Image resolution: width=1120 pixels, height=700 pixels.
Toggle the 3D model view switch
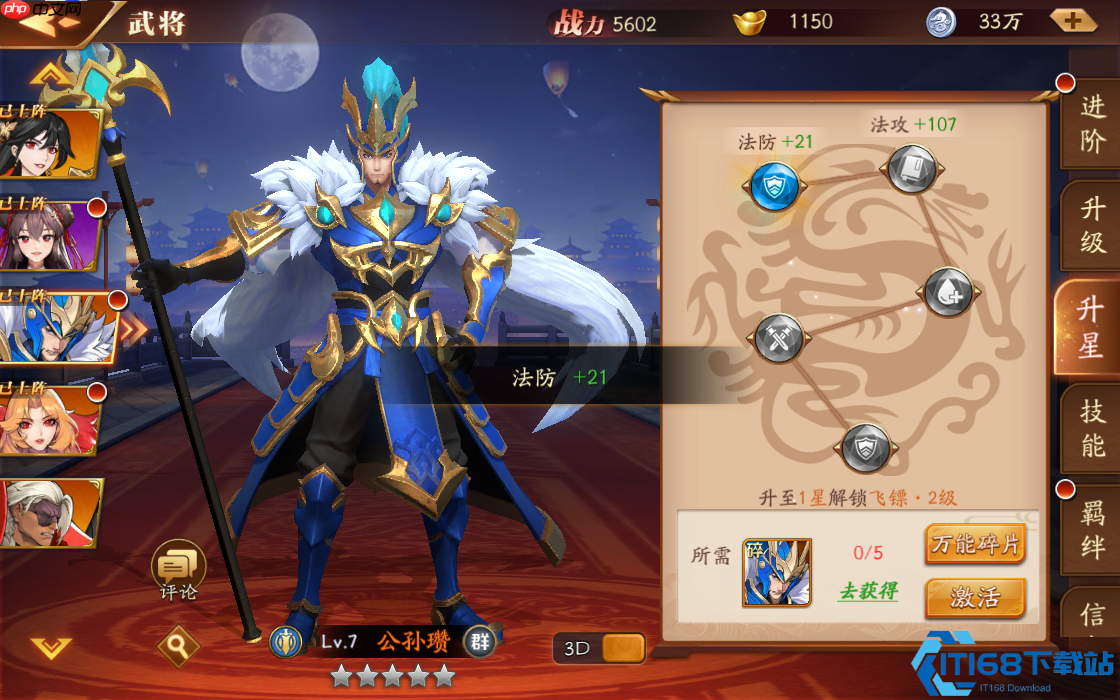[x=599, y=648]
